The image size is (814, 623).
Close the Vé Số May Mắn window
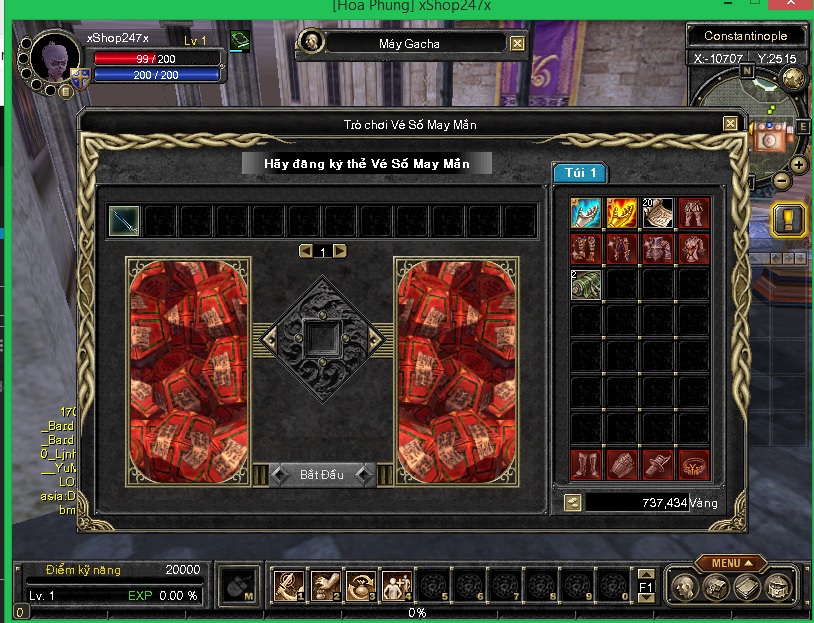731,123
